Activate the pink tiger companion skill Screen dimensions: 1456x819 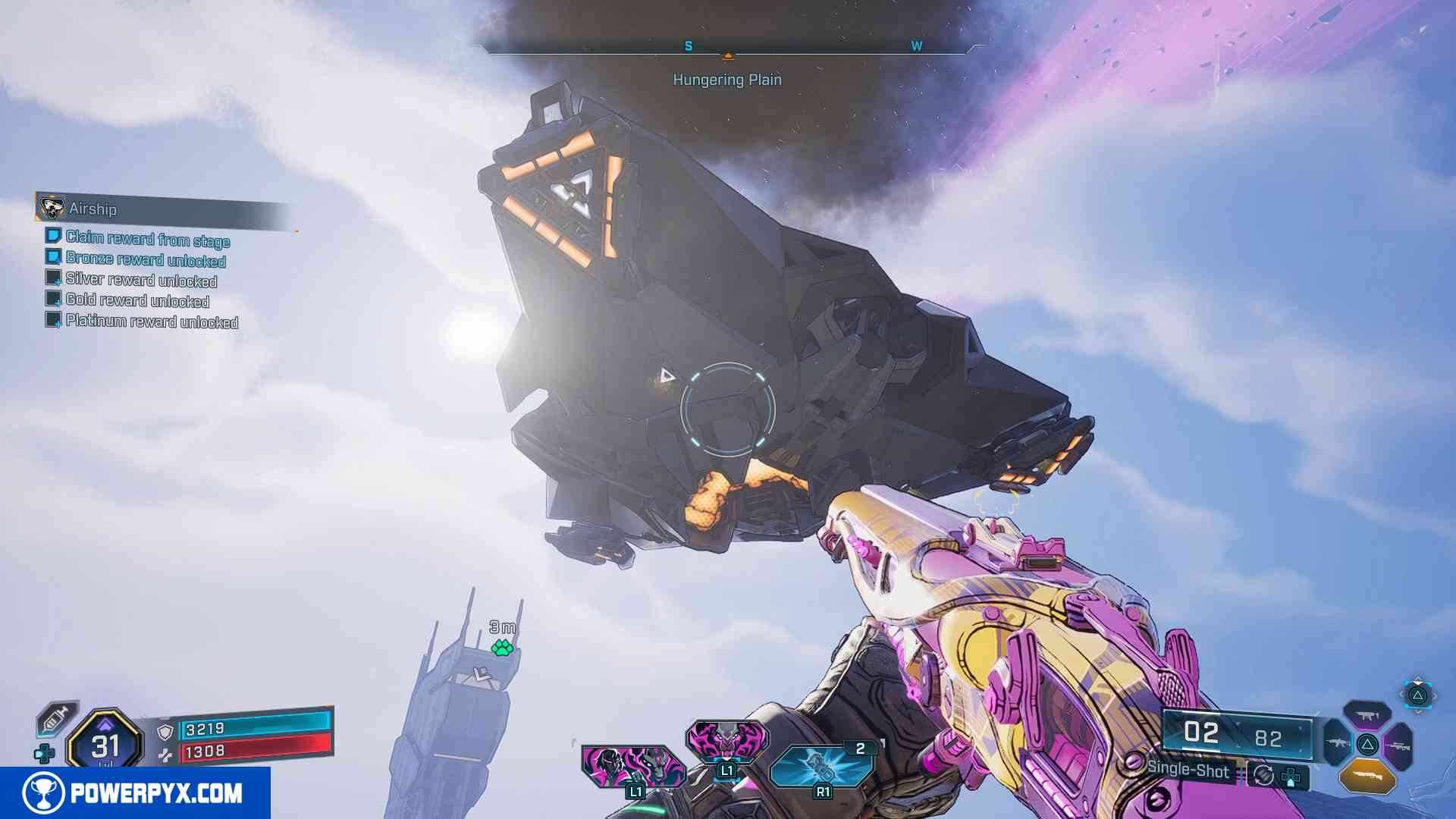coord(726,740)
